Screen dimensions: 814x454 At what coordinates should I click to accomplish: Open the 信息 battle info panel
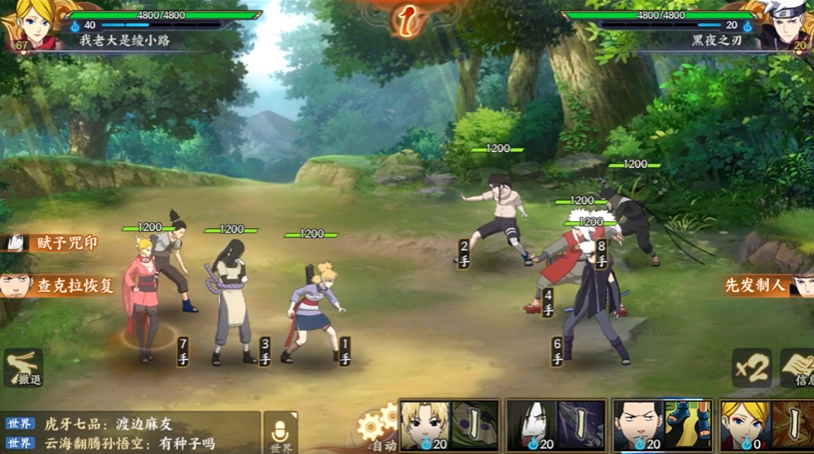(x=798, y=368)
